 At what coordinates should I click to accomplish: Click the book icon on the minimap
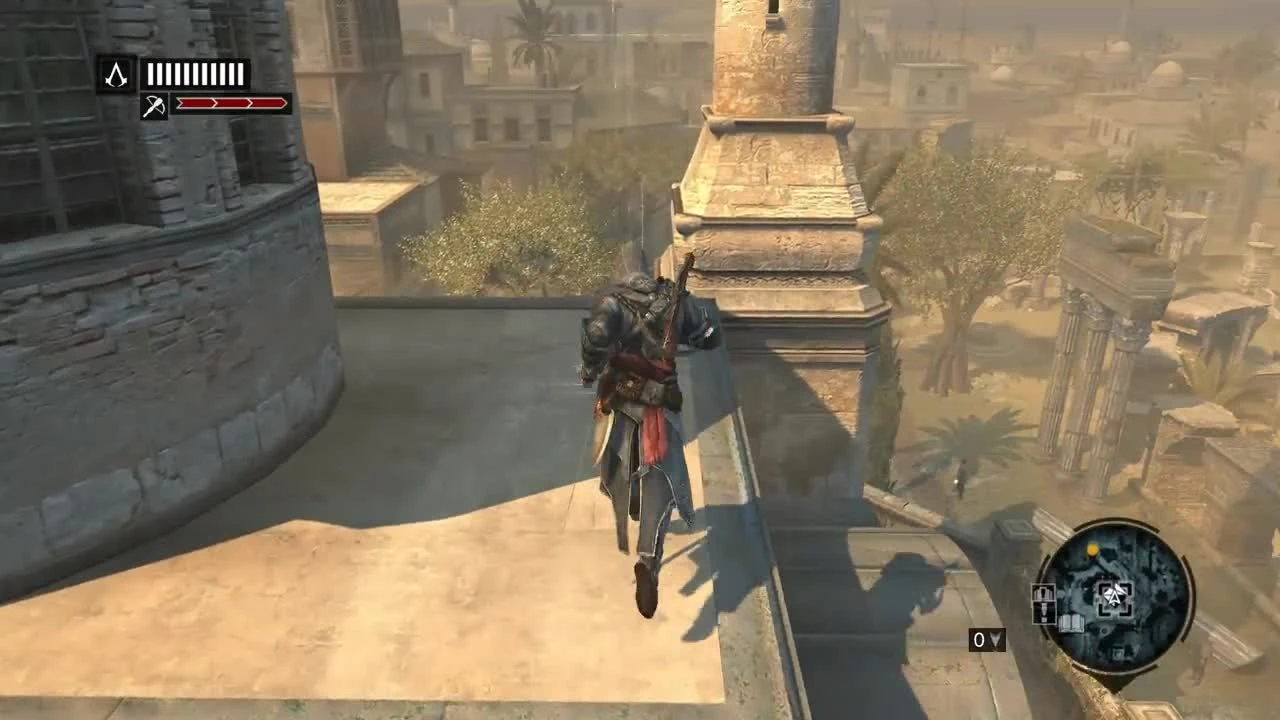pos(1071,622)
